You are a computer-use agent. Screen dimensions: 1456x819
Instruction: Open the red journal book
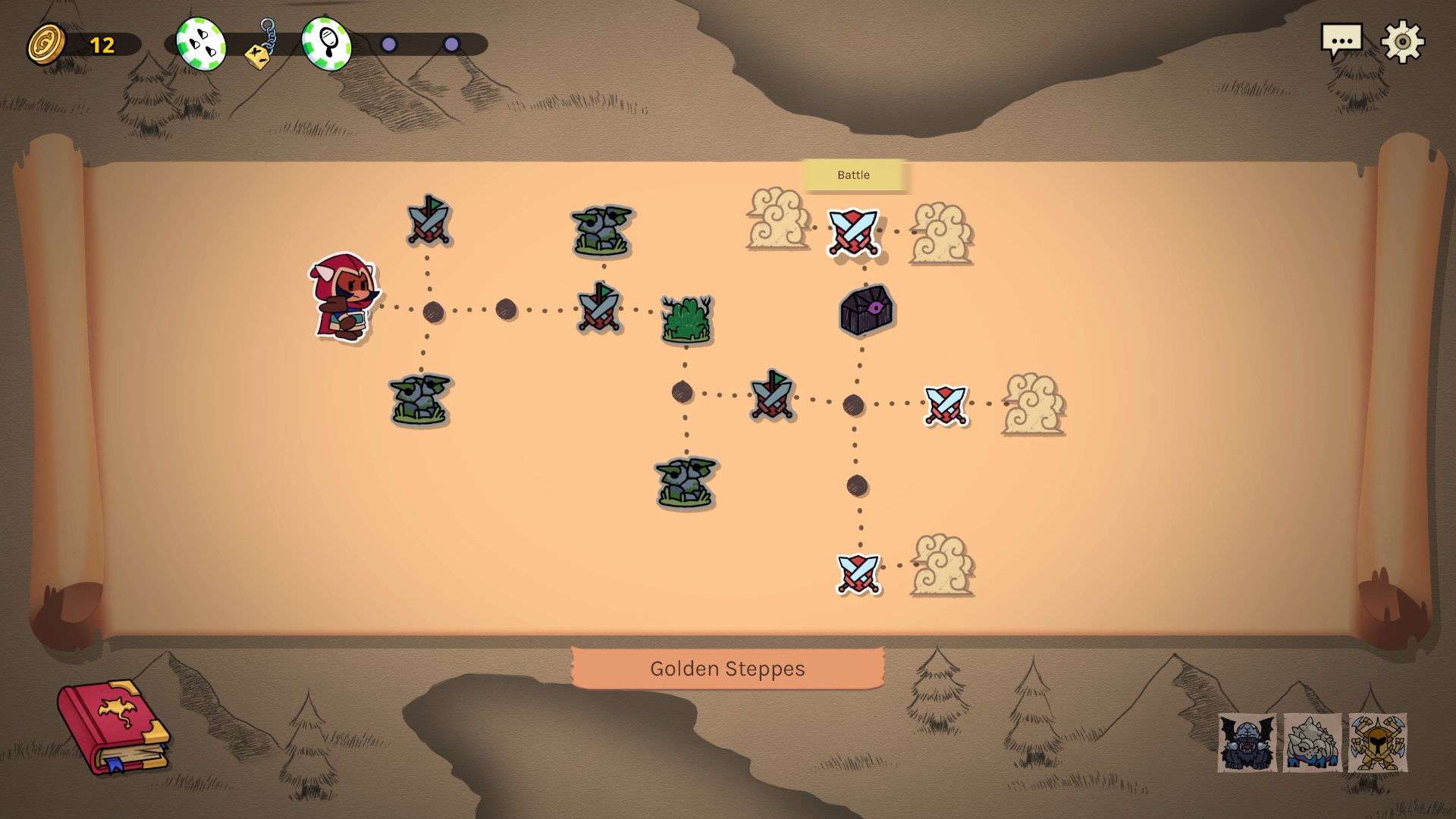[115, 728]
